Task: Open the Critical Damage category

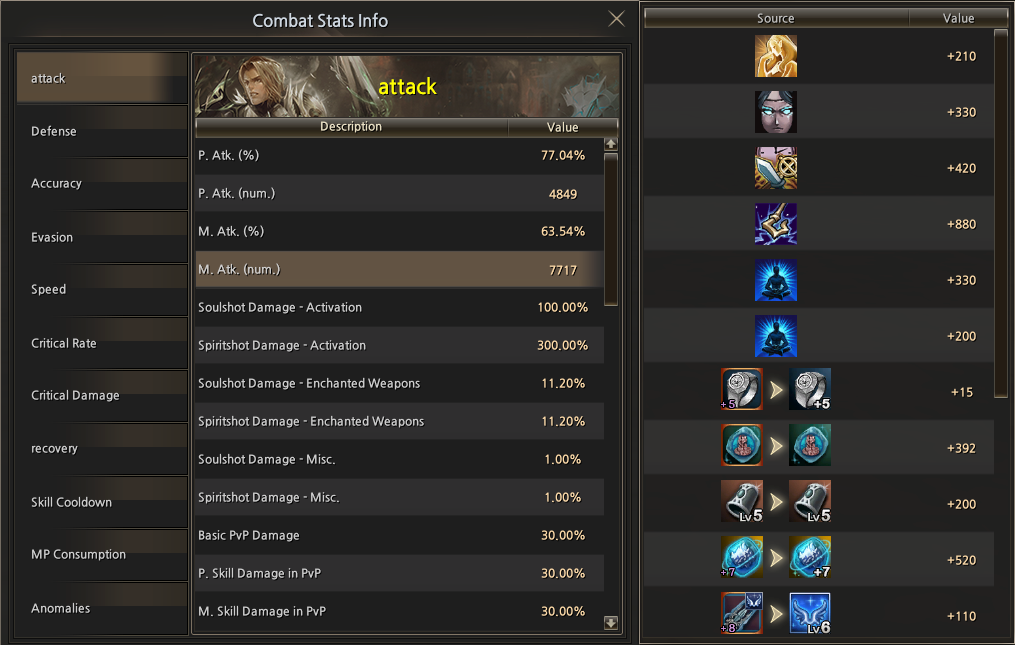Action: [x=102, y=396]
